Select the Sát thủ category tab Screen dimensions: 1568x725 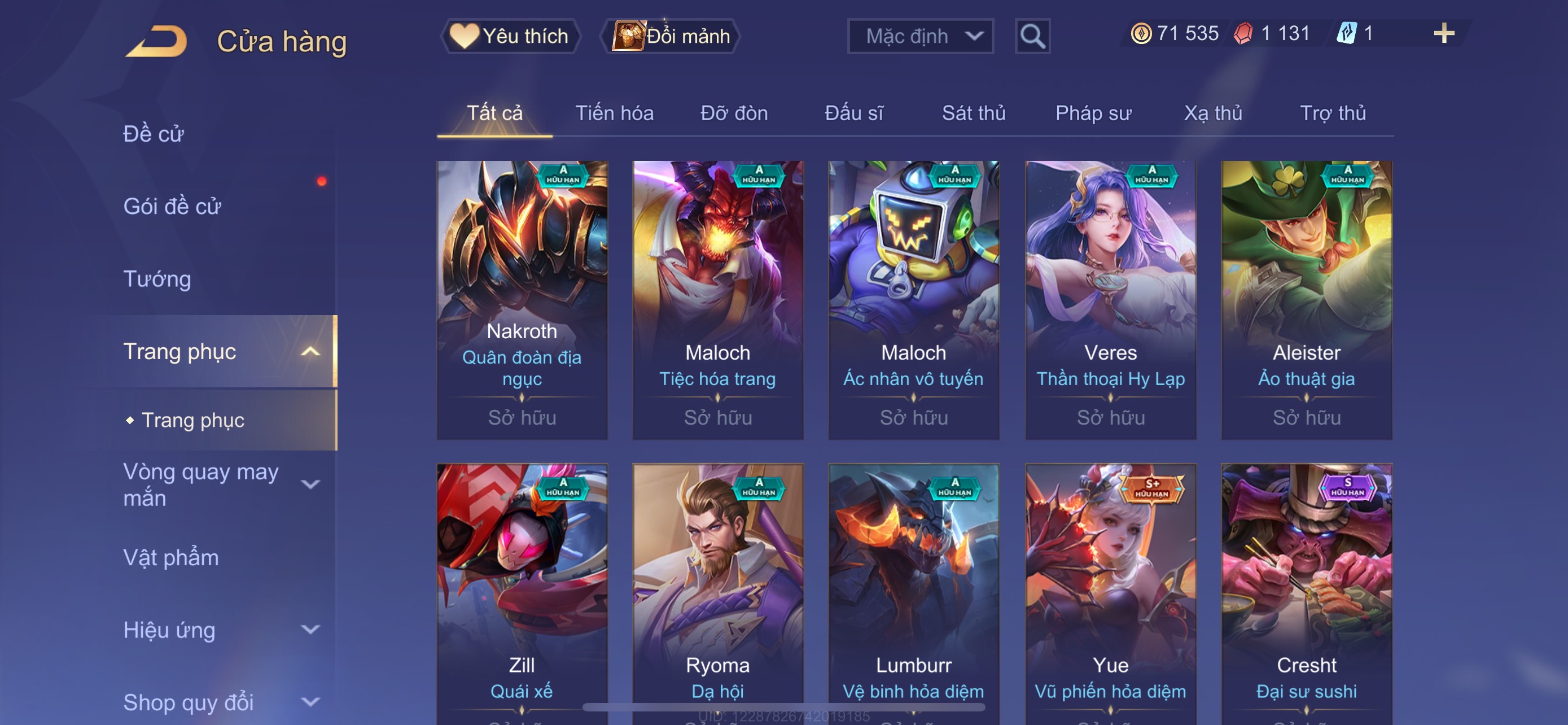click(973, 113)
